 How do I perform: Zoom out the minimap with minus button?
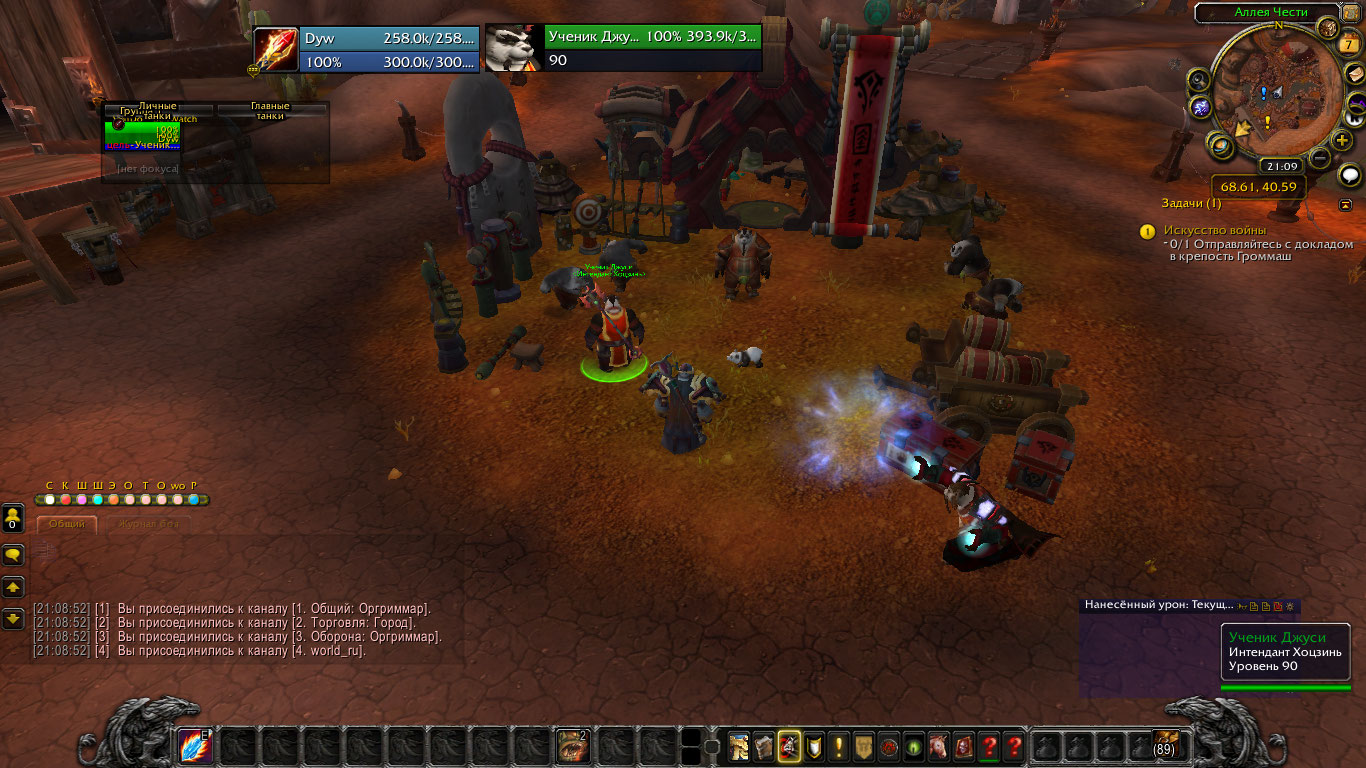point(1320,157)
